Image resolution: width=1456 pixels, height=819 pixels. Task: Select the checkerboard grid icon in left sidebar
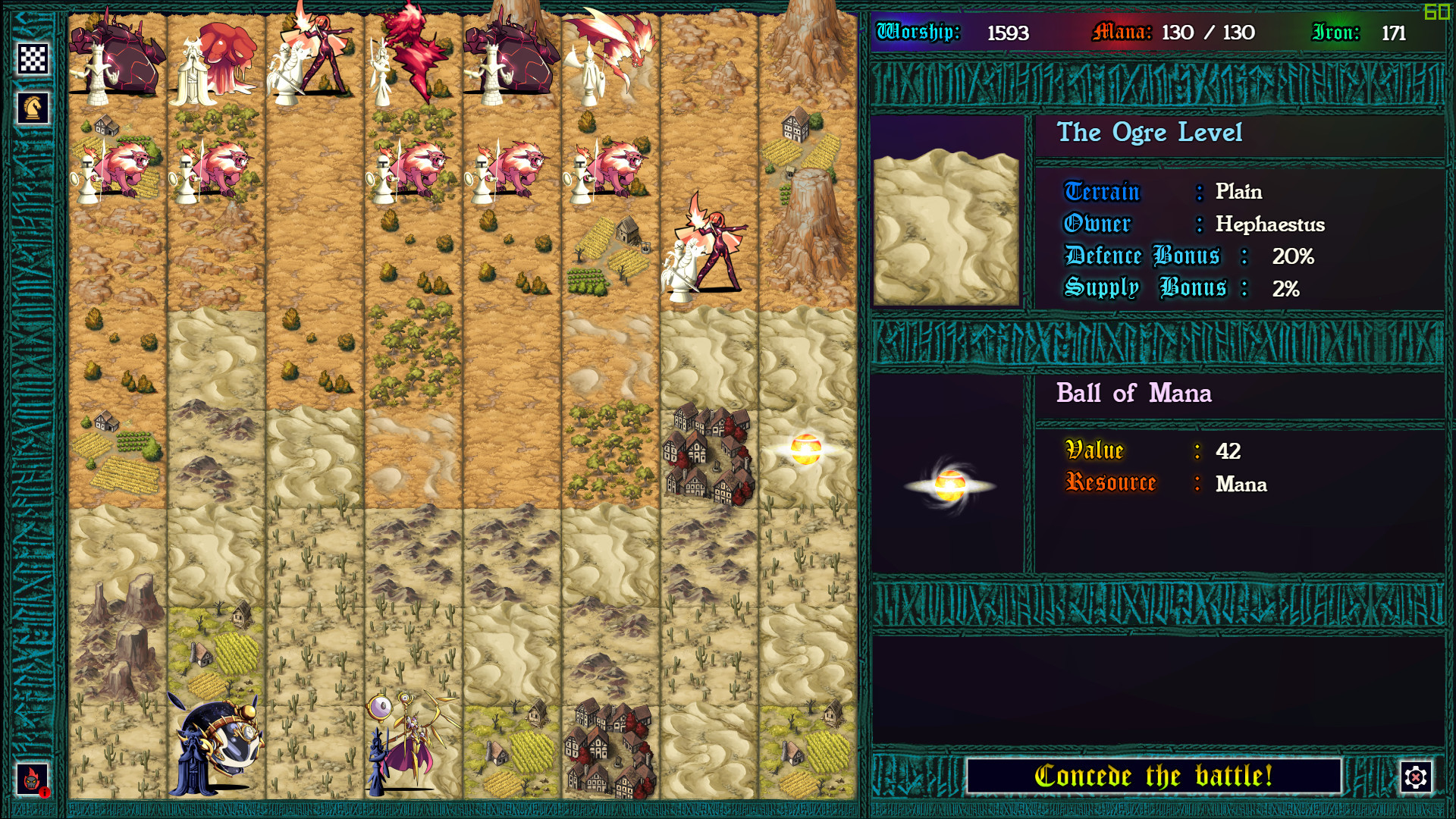[33, 58]
